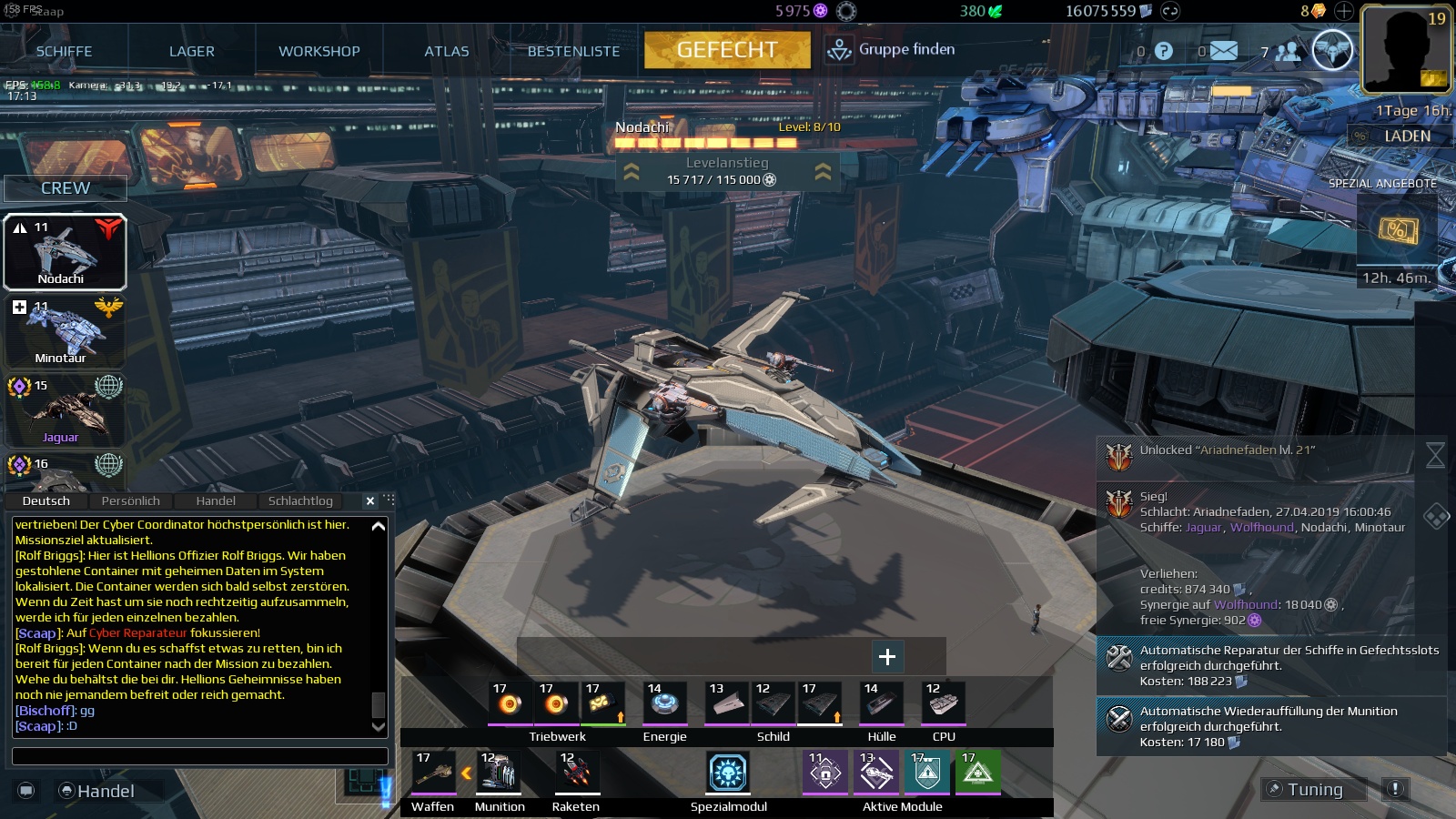Open the Schiffe menu
Viewport: 1456px width, 819px height.
point(64,51)
